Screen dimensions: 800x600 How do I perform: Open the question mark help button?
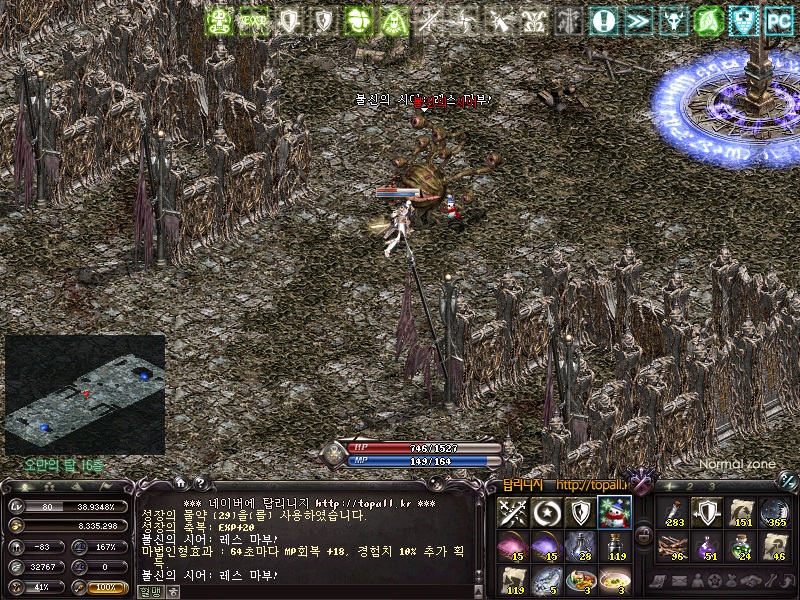(198, 484)
